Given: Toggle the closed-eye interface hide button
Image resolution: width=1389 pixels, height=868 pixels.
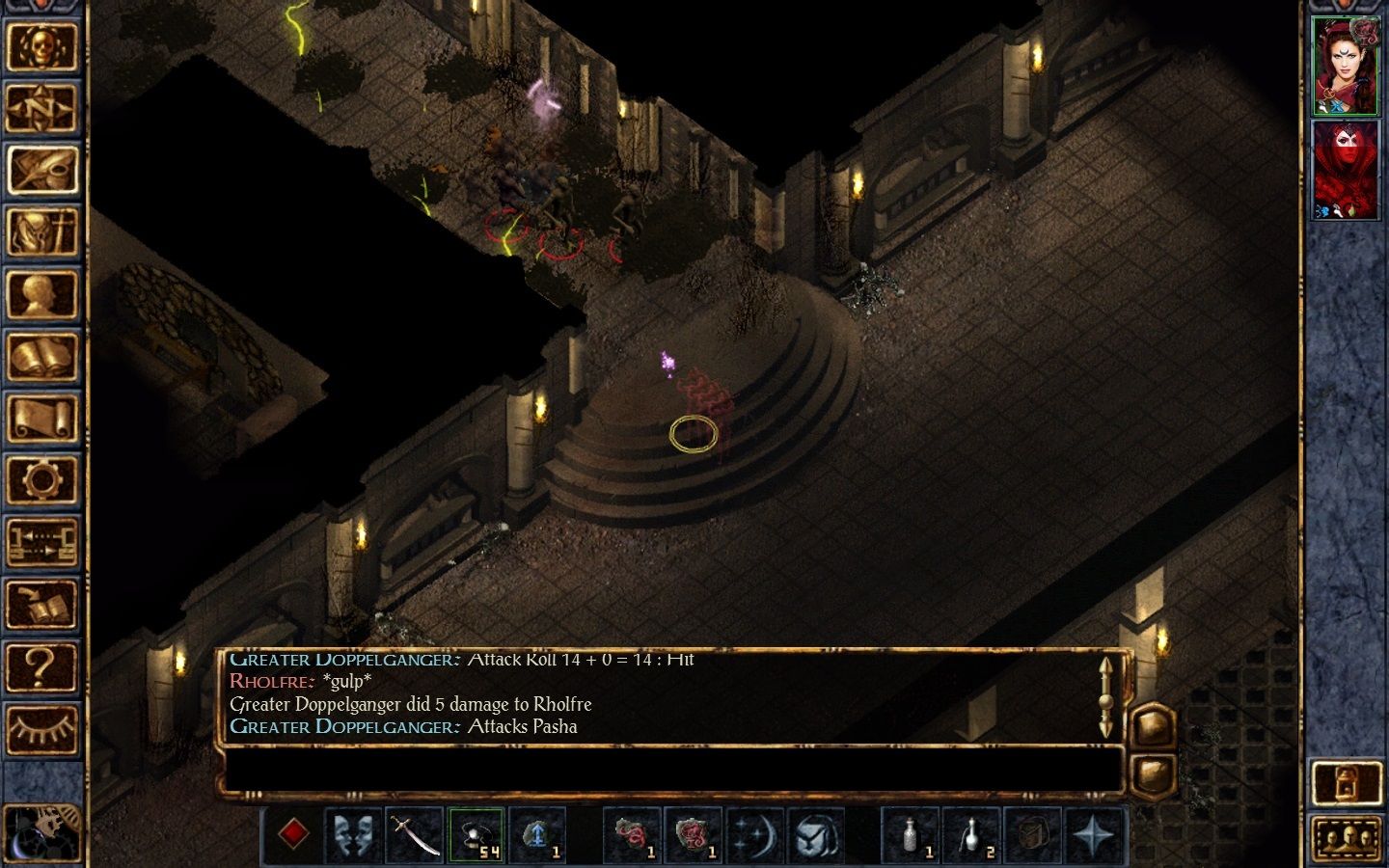Looking at the screenshot, I should tap(41, 729).
